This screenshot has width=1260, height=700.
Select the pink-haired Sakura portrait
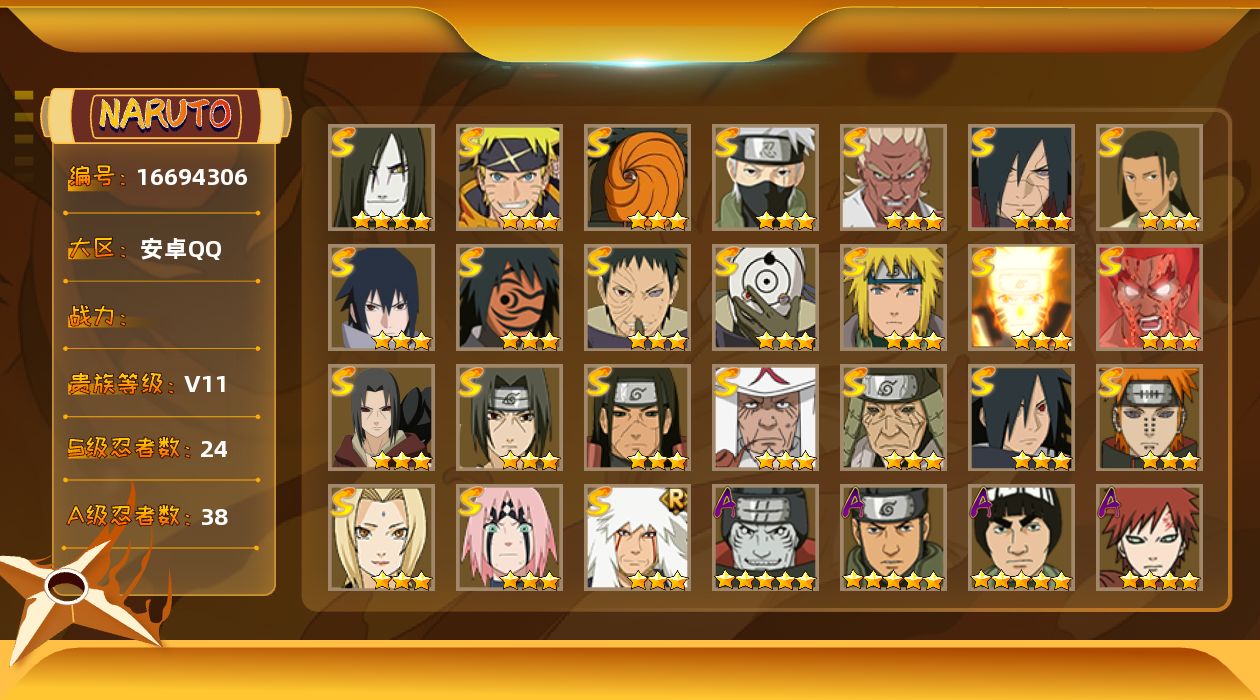[x=509, y=537]
